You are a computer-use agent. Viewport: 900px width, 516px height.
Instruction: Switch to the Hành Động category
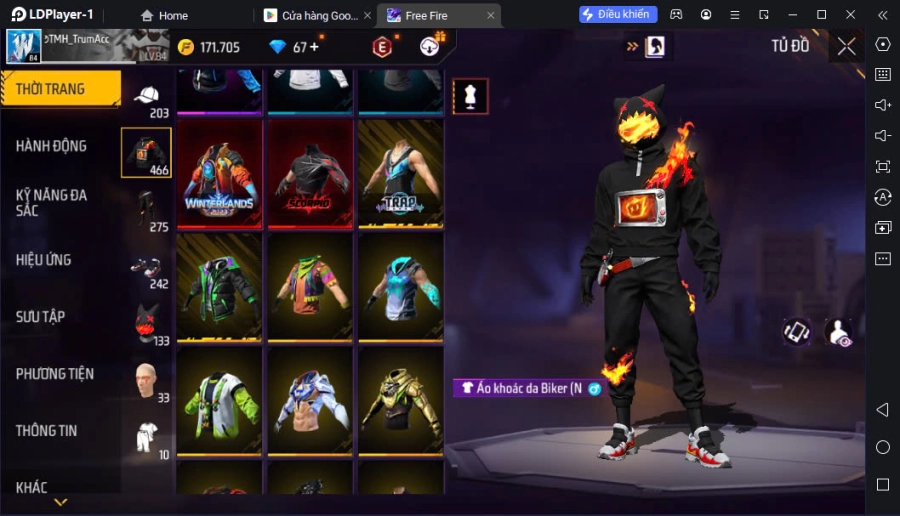[x=52, y=146]
